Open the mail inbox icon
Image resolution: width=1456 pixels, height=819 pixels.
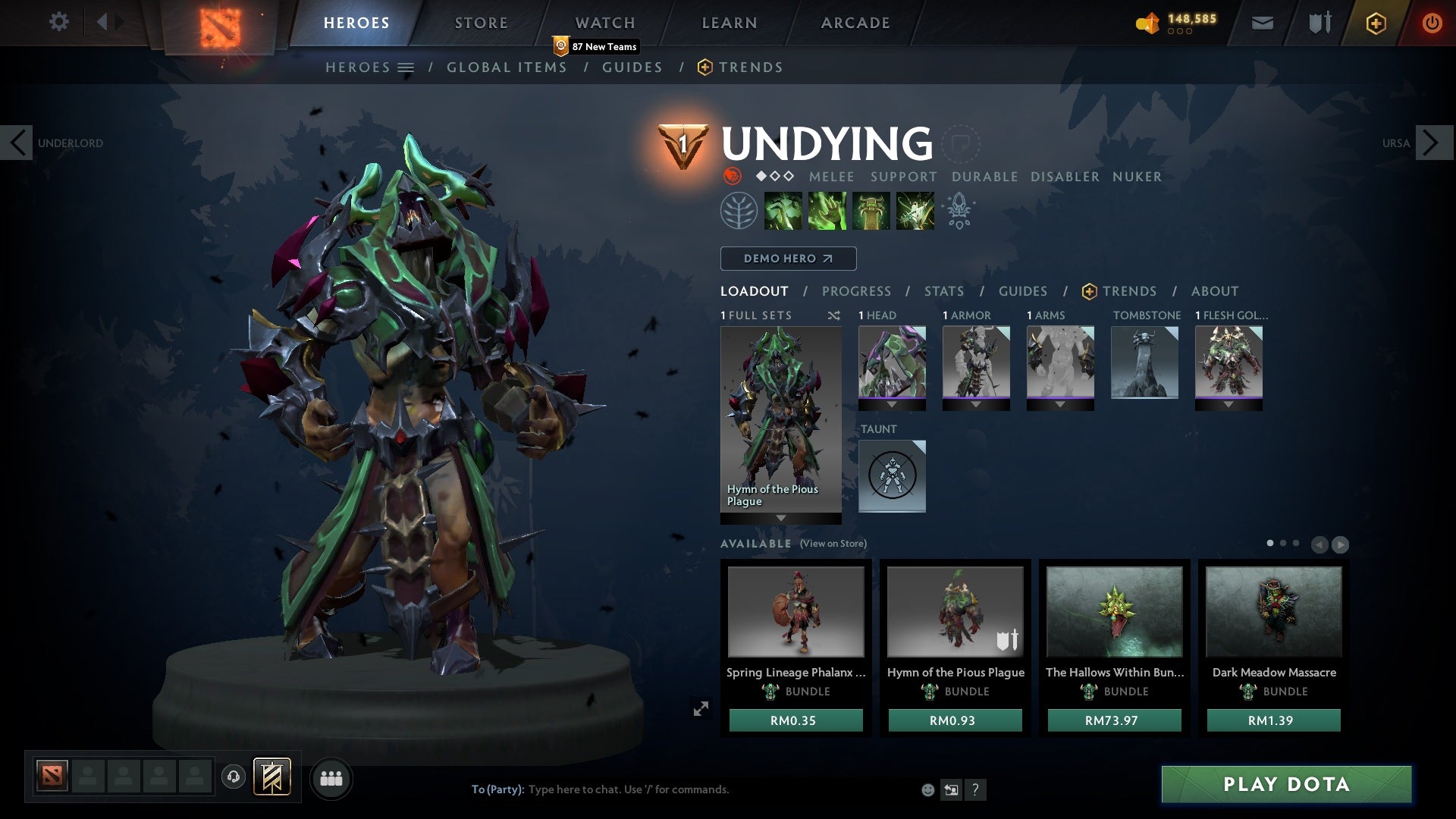point(1261,22)
